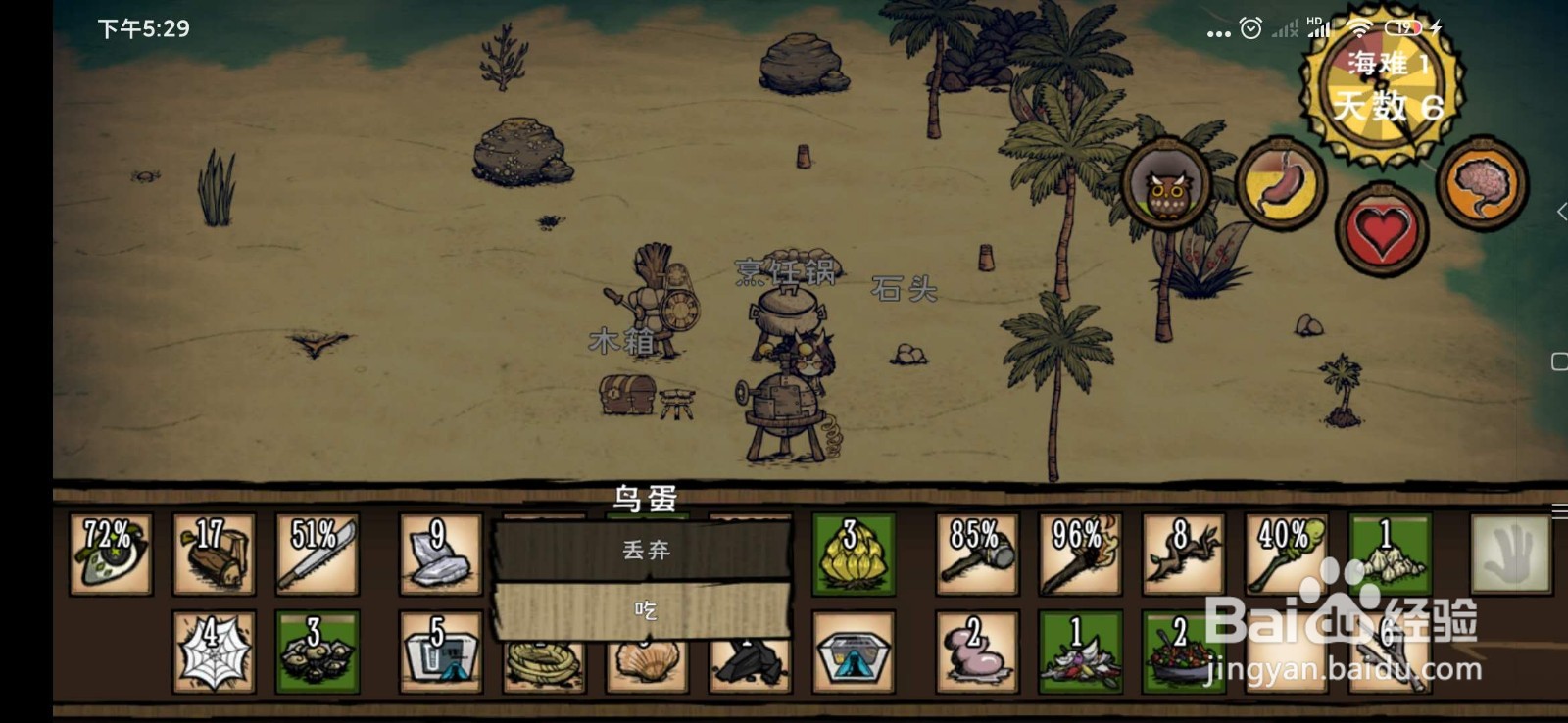Open the sanity owl status badge
This screenshot has width=1568, height=723.
coord(1166,186)
